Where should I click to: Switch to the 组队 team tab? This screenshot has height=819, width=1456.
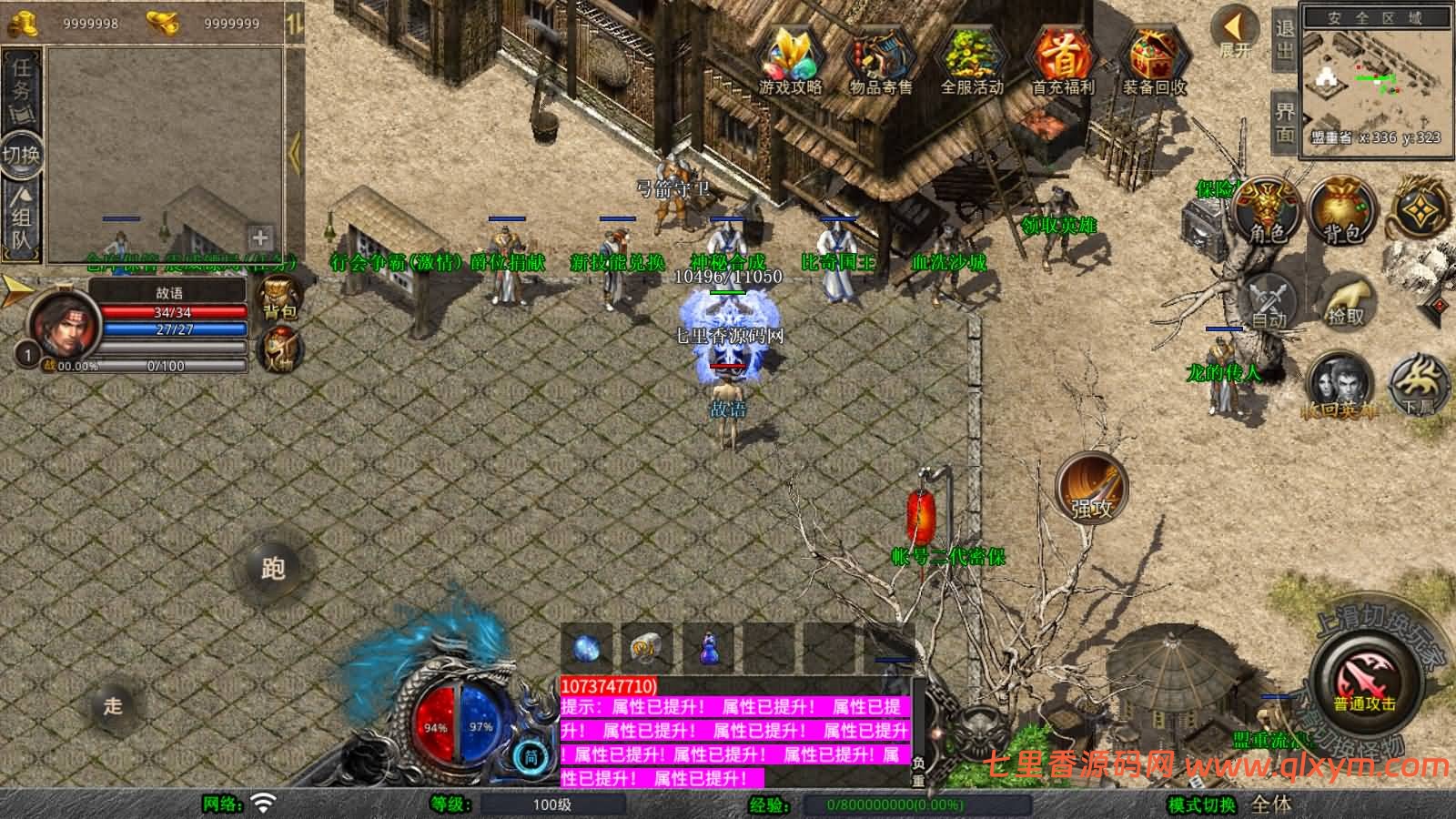pos(22,217)
